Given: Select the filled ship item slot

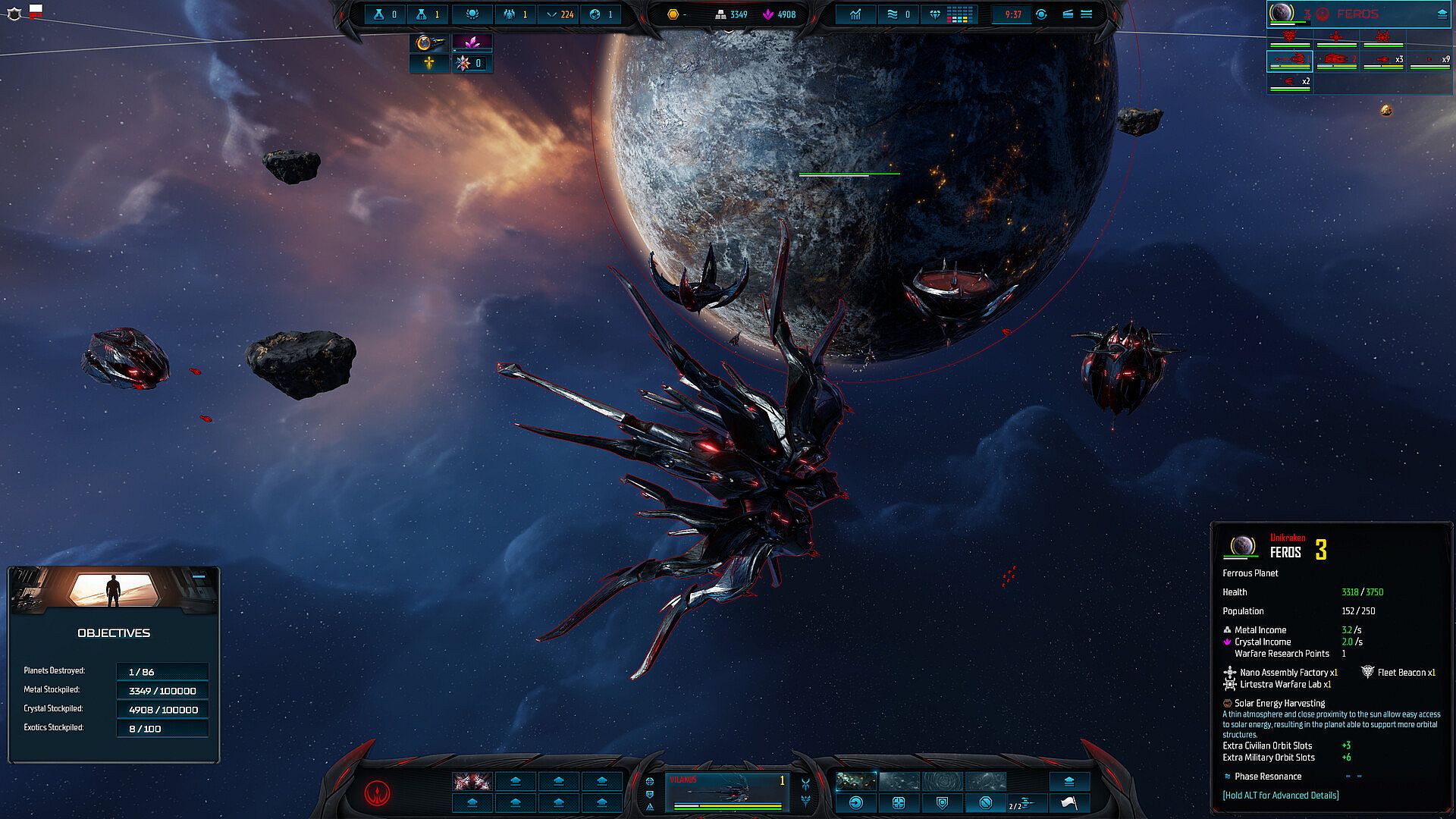Looking at the screenshot, I should tap(472, 781).
